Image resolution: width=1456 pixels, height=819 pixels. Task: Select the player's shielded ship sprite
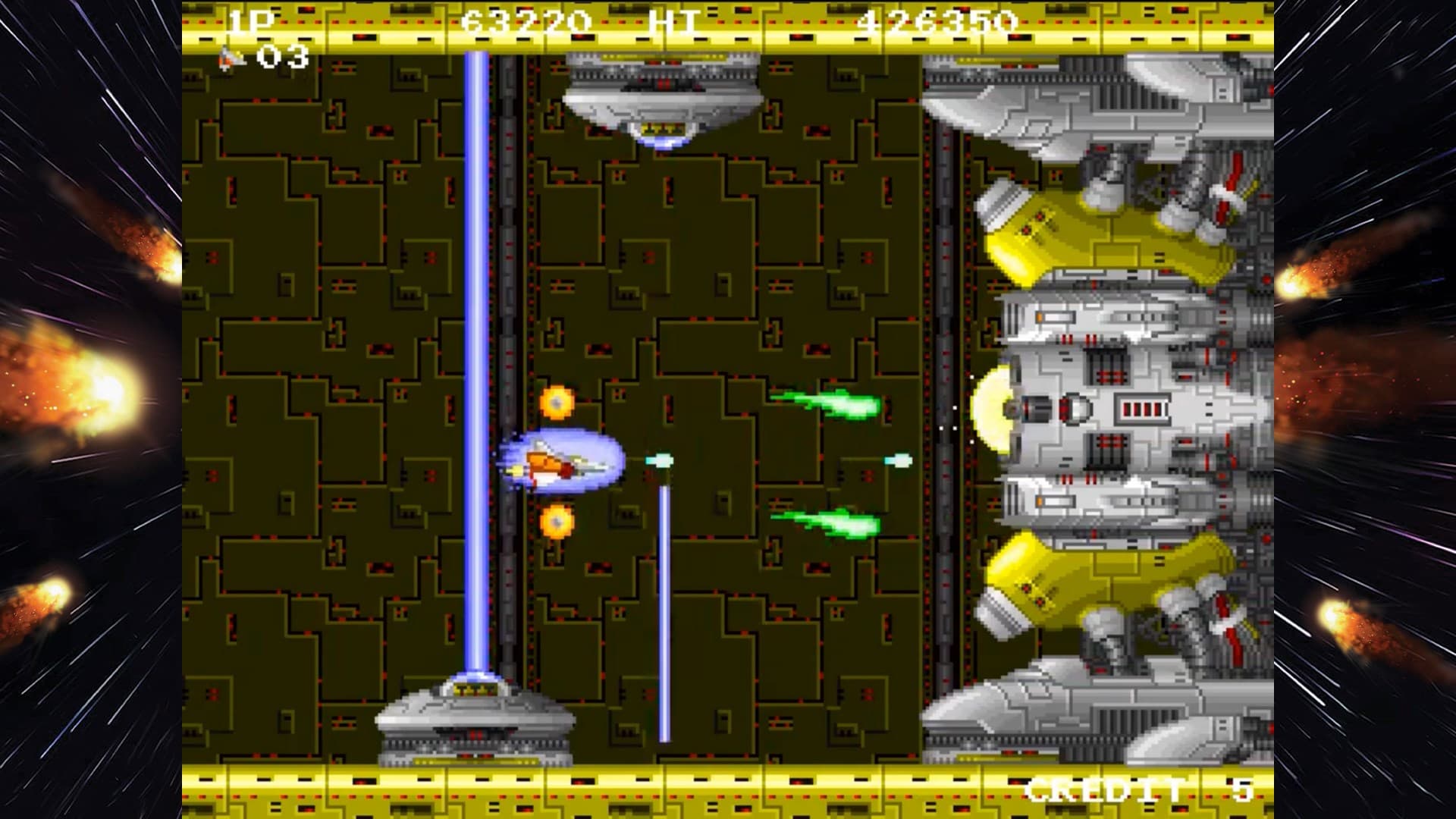(x=563, y=463)
